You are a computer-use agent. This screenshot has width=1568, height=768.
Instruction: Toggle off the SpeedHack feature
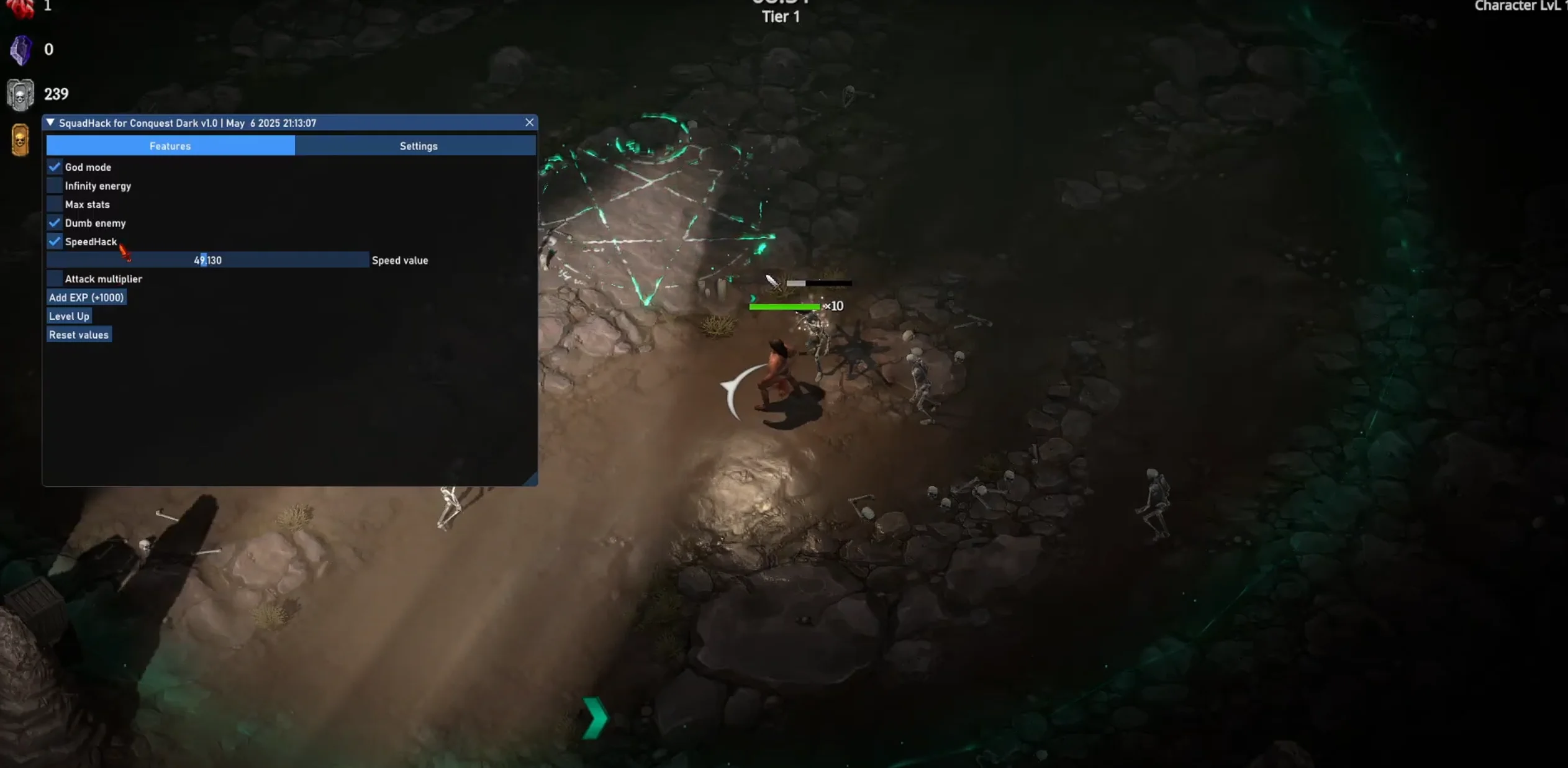[x=54, y=241]
